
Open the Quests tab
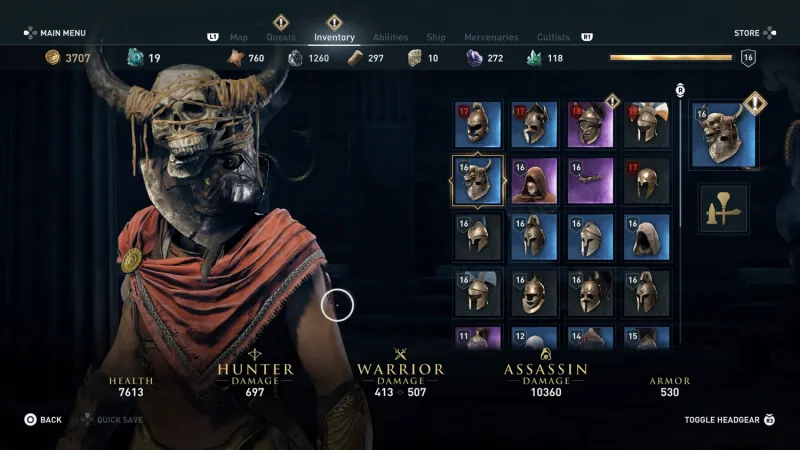click(281, 37)
